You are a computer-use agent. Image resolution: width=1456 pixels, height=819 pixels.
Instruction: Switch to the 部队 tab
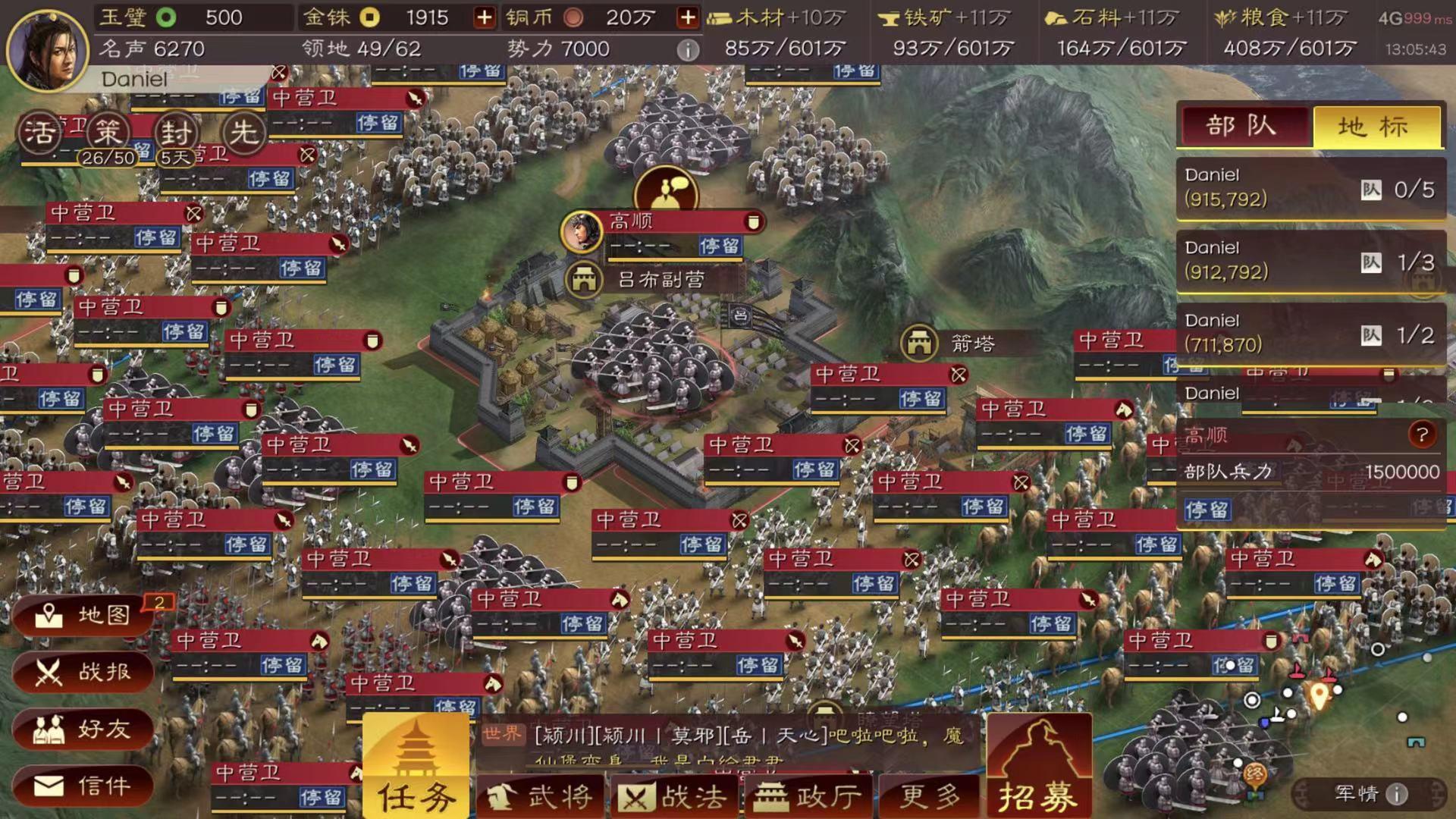(x=1244, y=126)
